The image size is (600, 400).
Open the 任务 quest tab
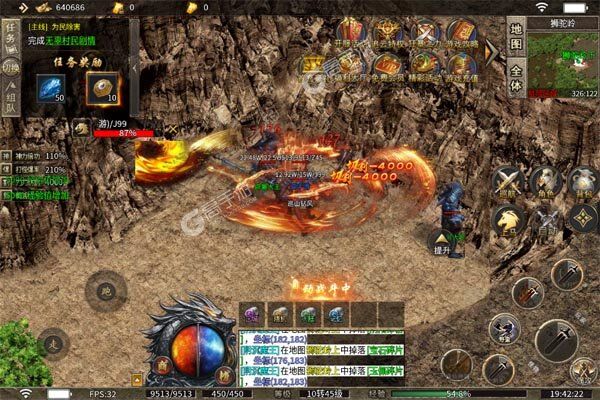[10, 37]
